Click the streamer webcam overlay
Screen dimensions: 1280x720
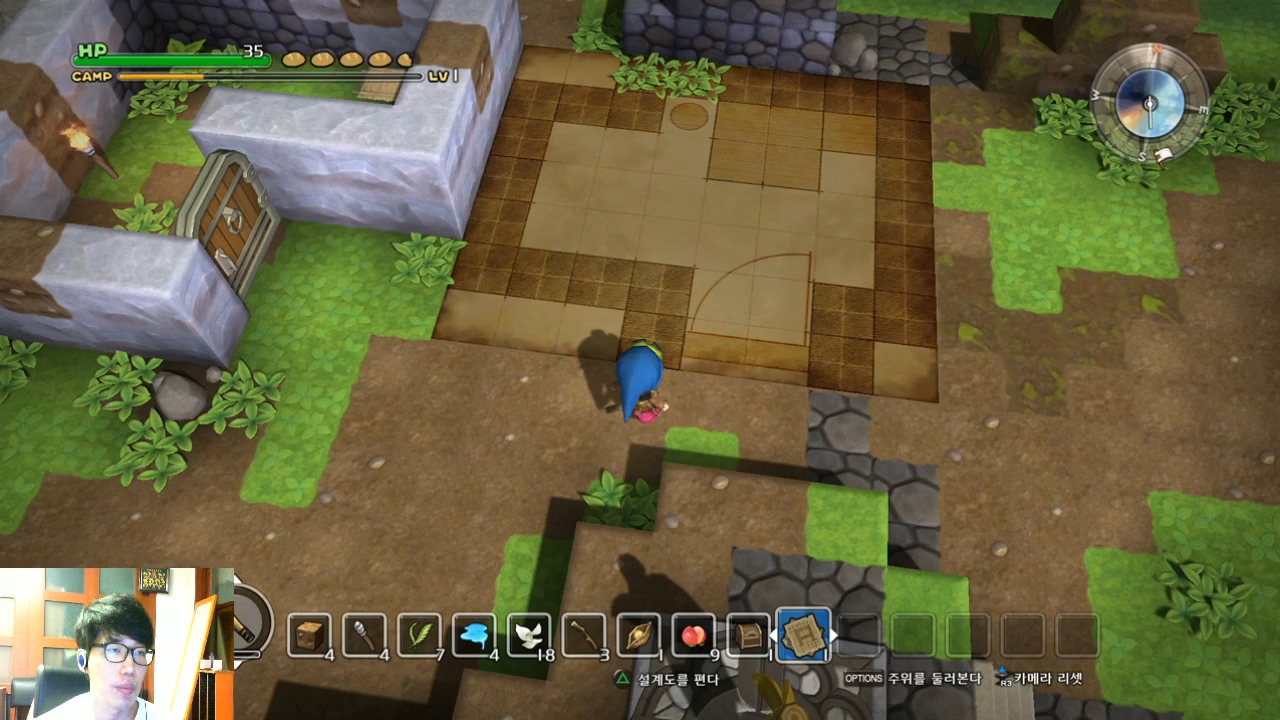[117, 643]
